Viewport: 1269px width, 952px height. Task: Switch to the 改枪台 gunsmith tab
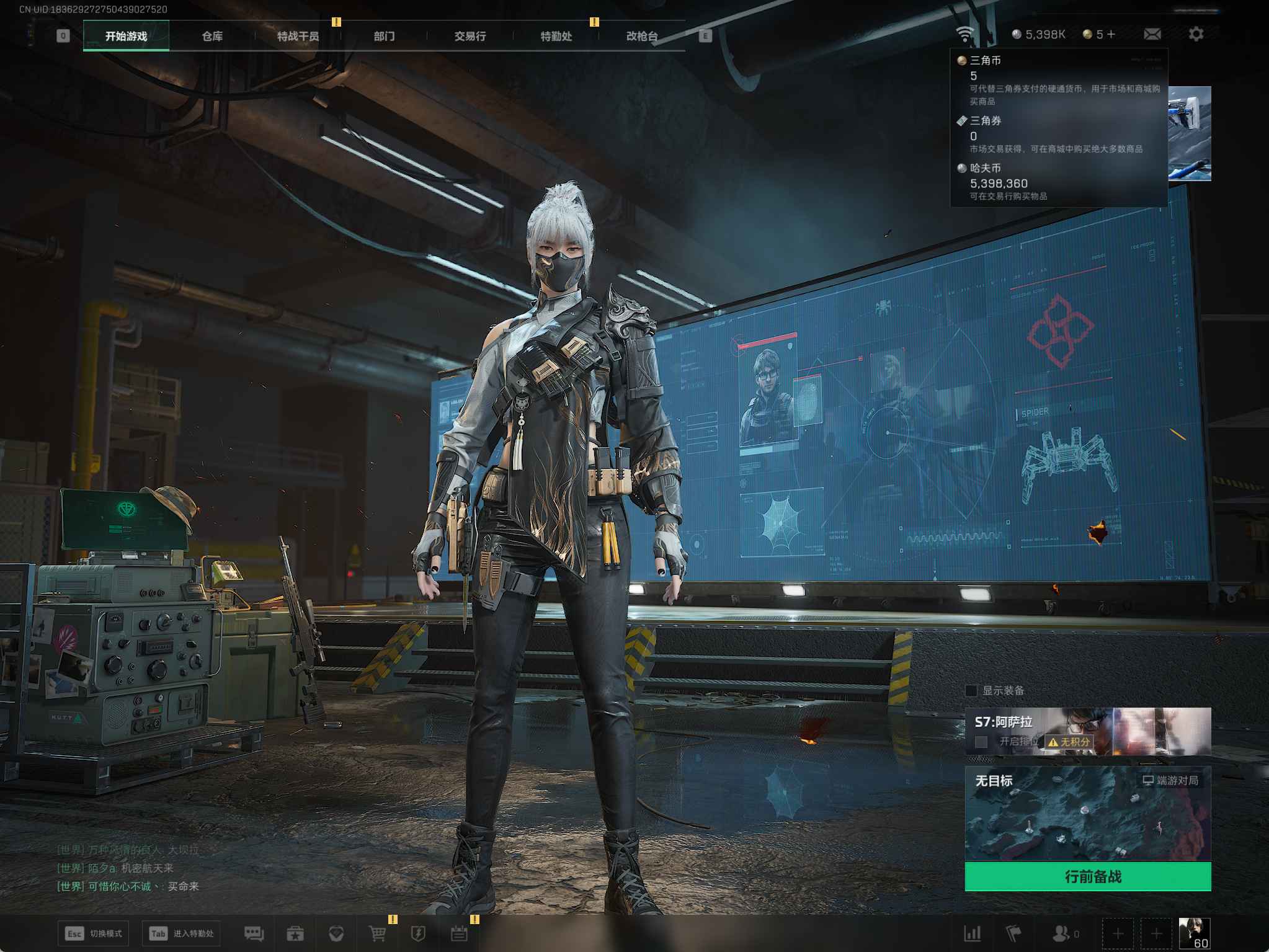click(x=641, y=36)
